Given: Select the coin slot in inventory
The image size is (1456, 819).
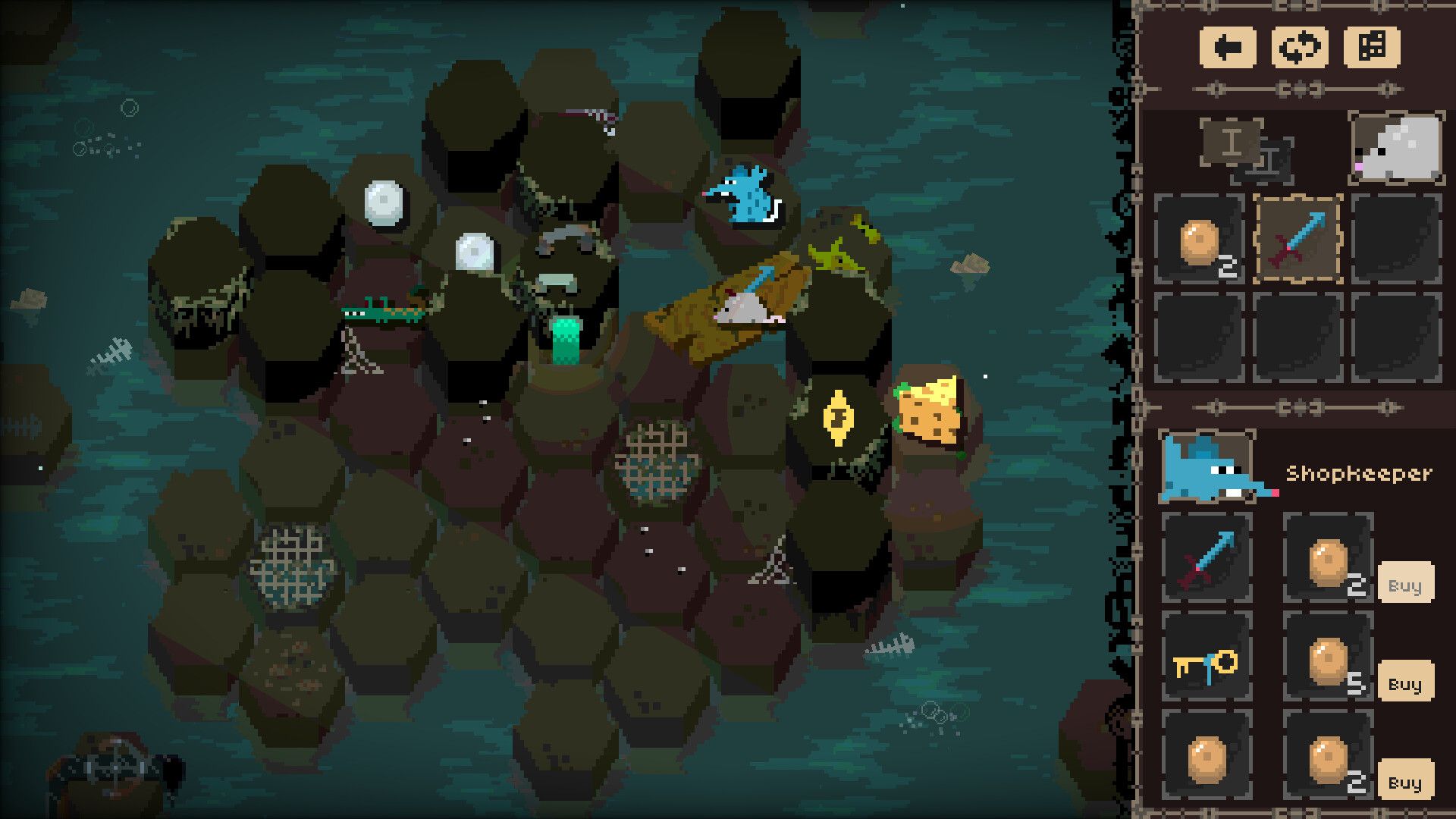Looking at the screenshot, I should pyautogui.click(x=1200, y=240).
